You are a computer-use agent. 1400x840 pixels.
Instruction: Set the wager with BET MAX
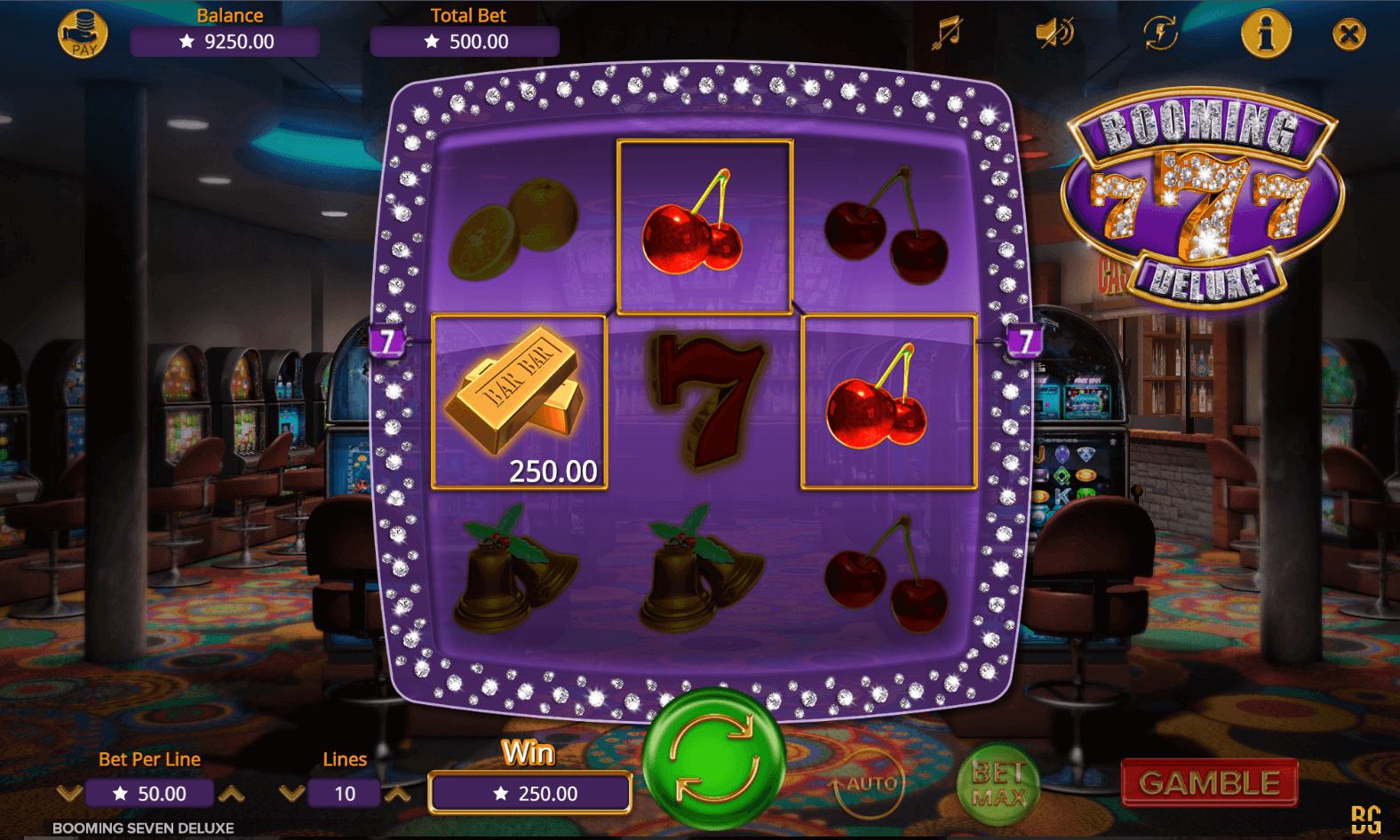click(x=998, y=784)
